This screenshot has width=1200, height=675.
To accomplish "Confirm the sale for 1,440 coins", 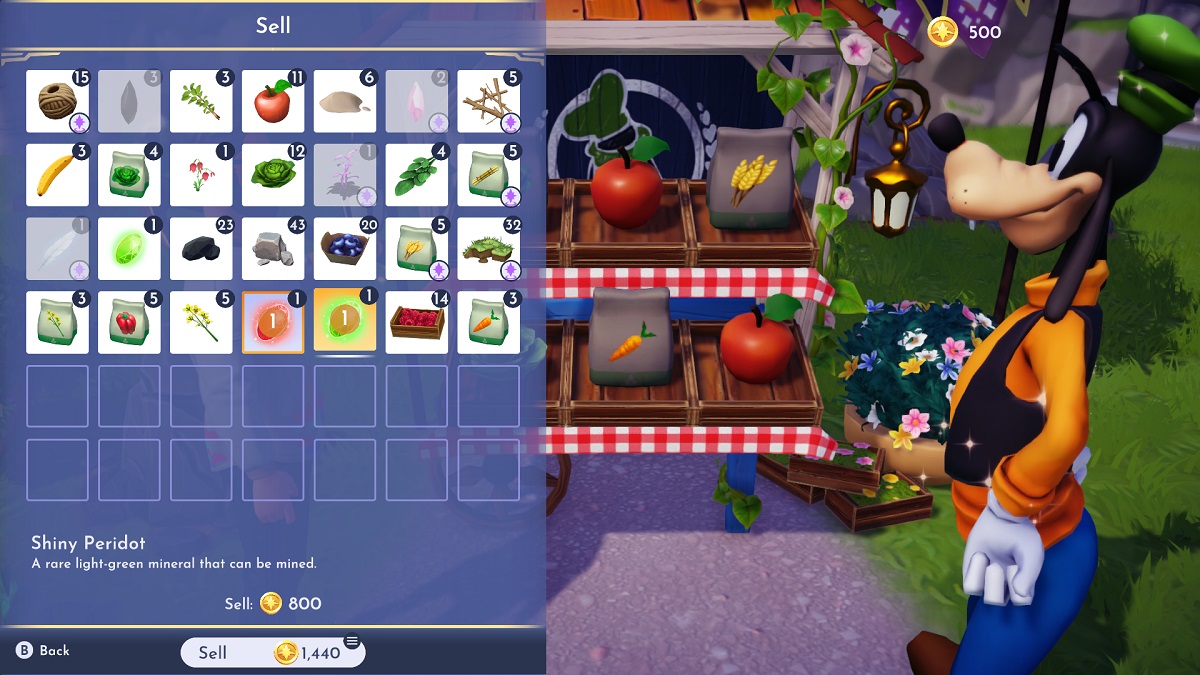I will 272,652.
